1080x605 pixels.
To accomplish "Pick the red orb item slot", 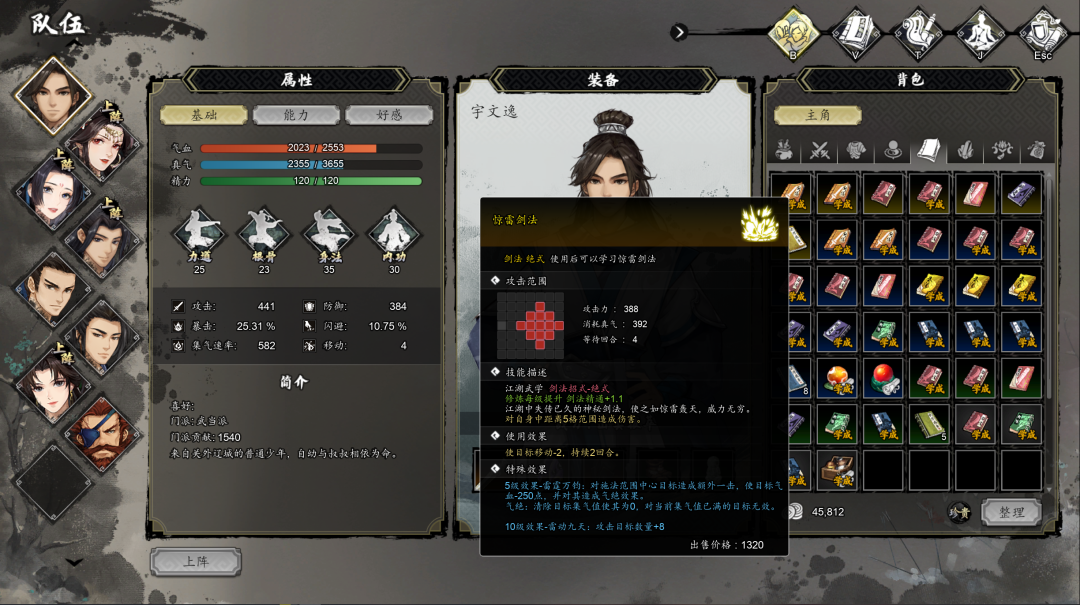I will coord(884,378).
